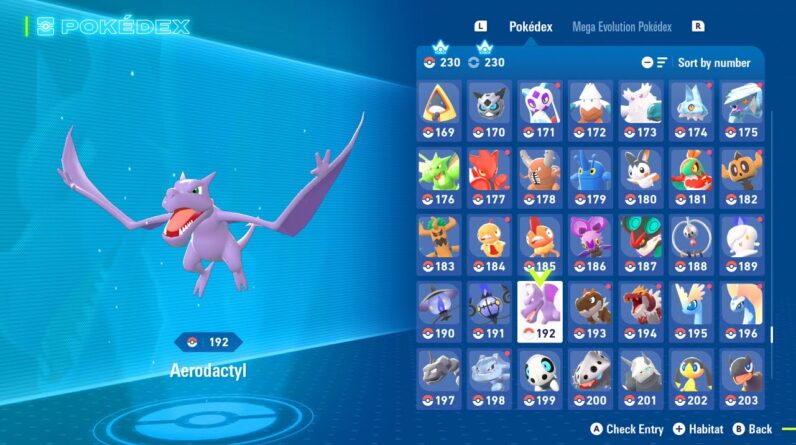Switch to the Mega Evolution Pokédex tab

tap(622, 27)
